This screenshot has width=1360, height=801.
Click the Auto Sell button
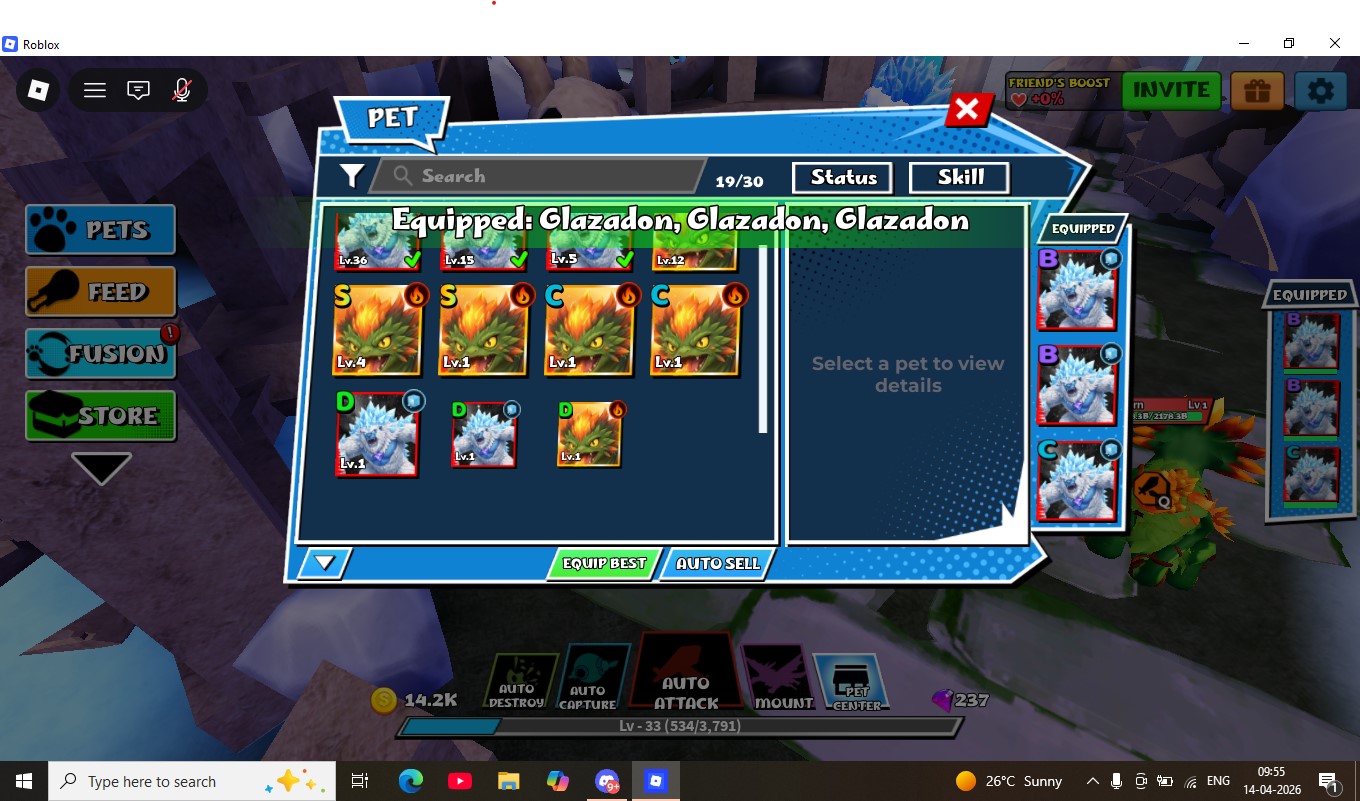(x=717, y=564)
